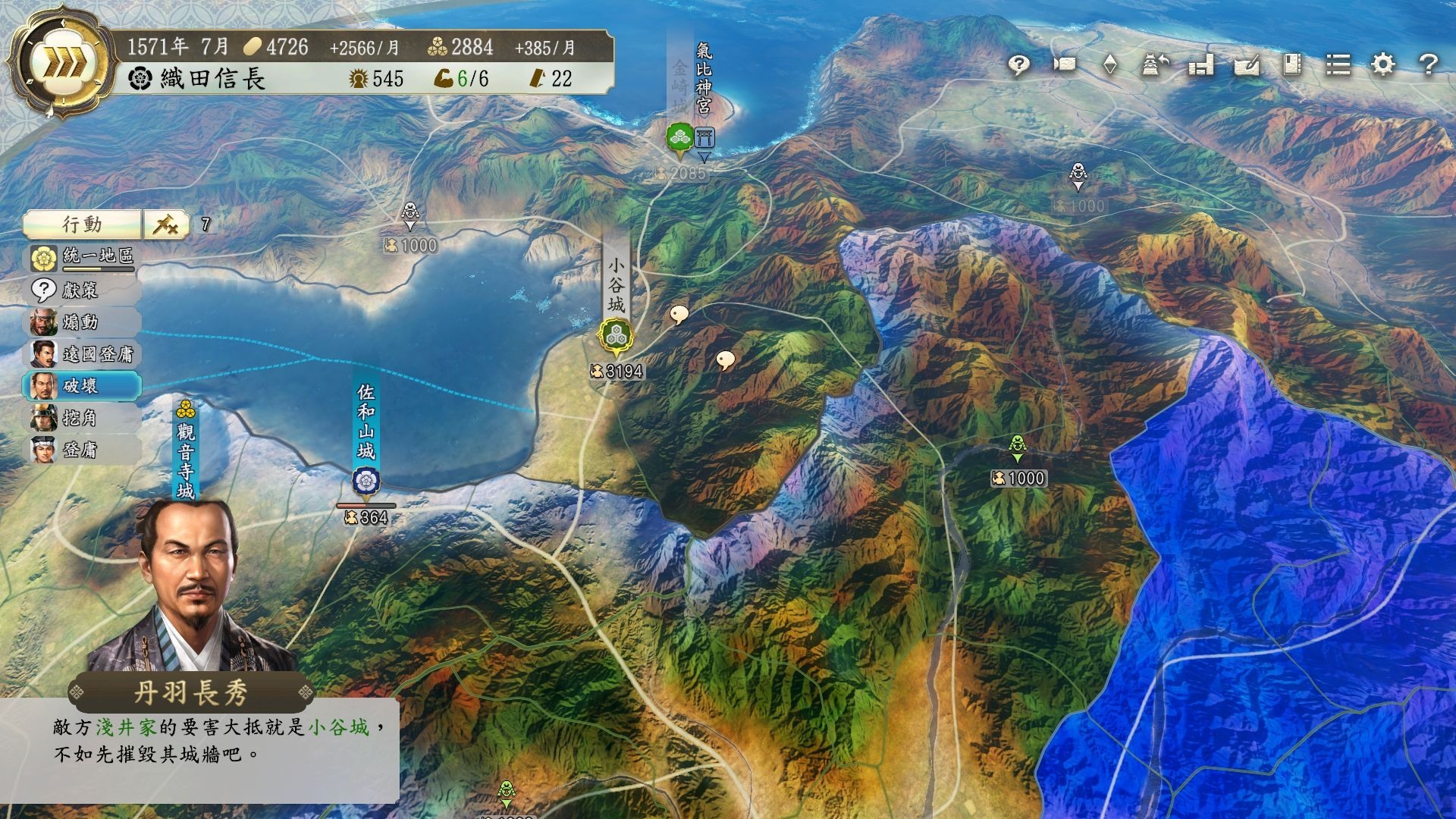Open the list menu icon
The image size is (1456, 819).
[x=1338, y=64]
